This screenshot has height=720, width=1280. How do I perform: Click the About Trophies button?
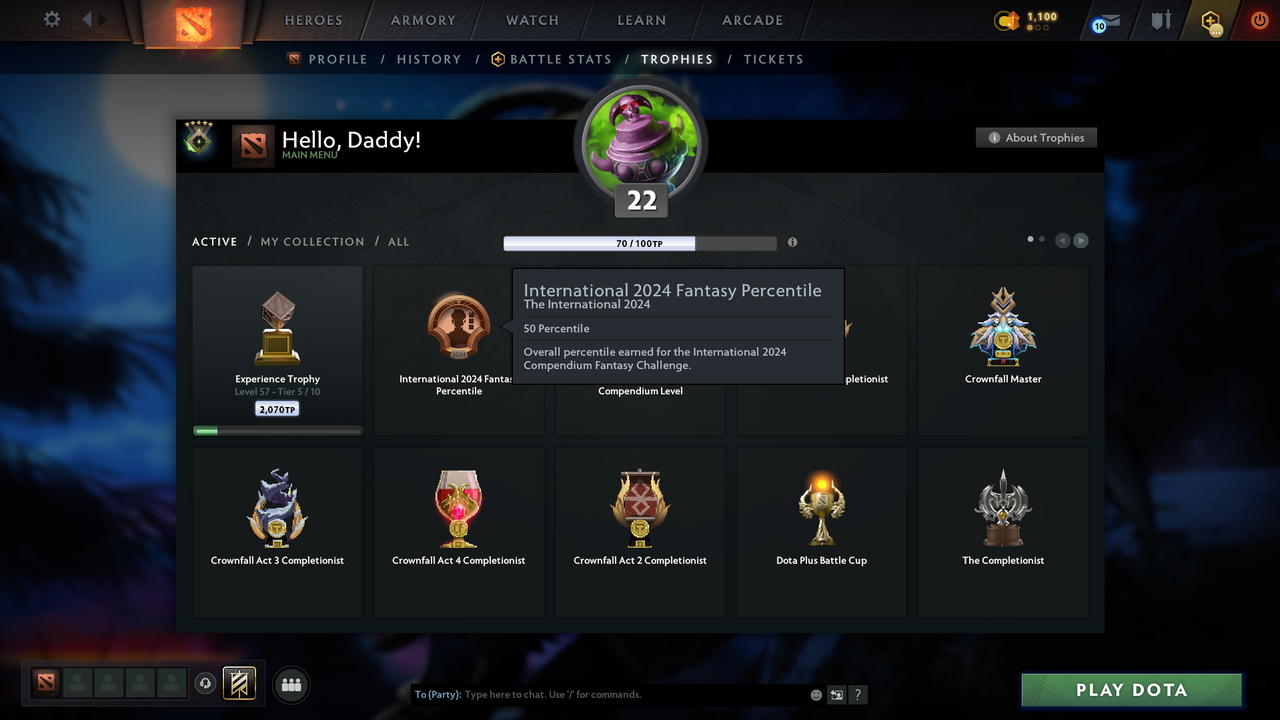(1036, 138)
